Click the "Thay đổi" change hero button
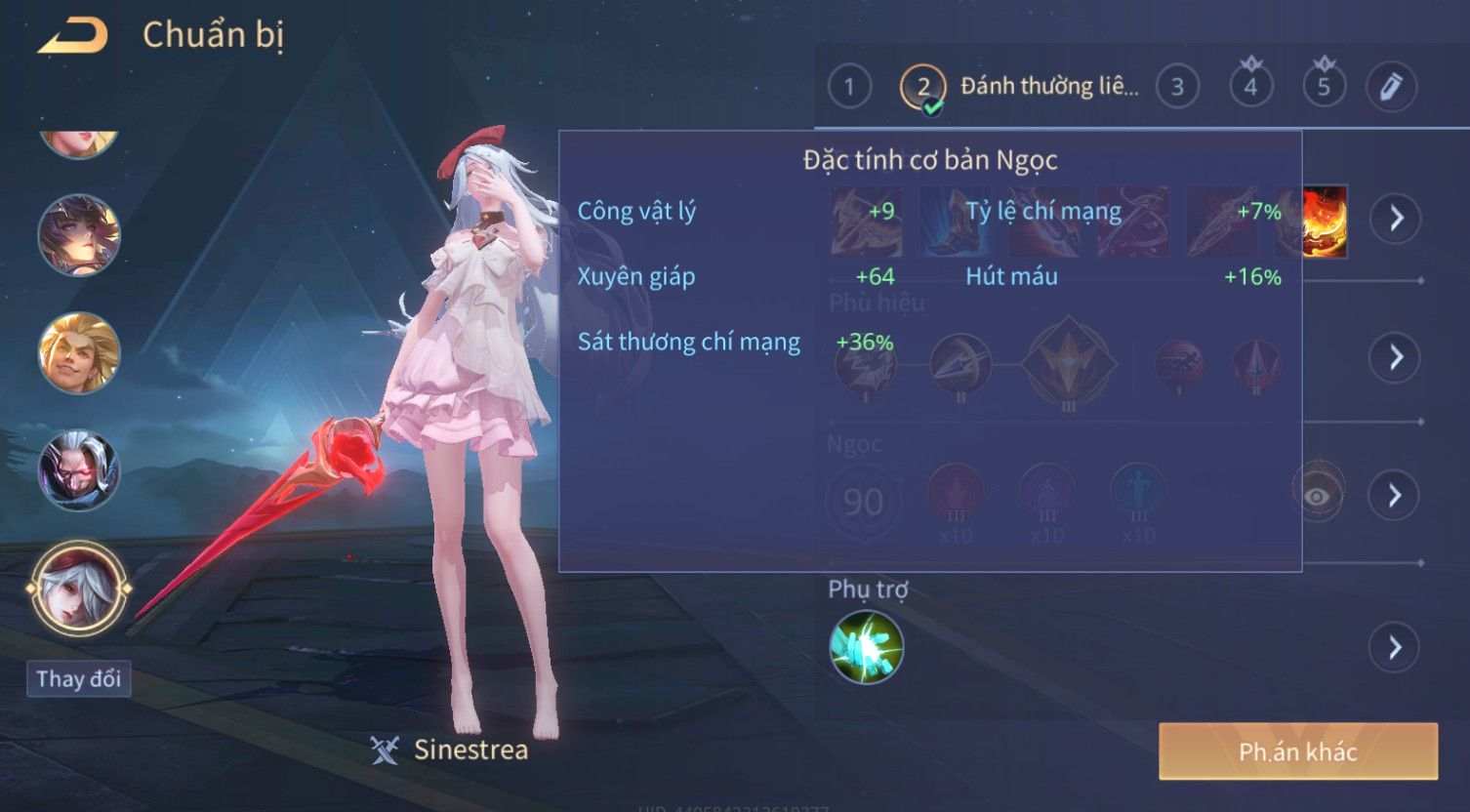The height and width of the screenshot is (812, 1470). tap(79, 678)
